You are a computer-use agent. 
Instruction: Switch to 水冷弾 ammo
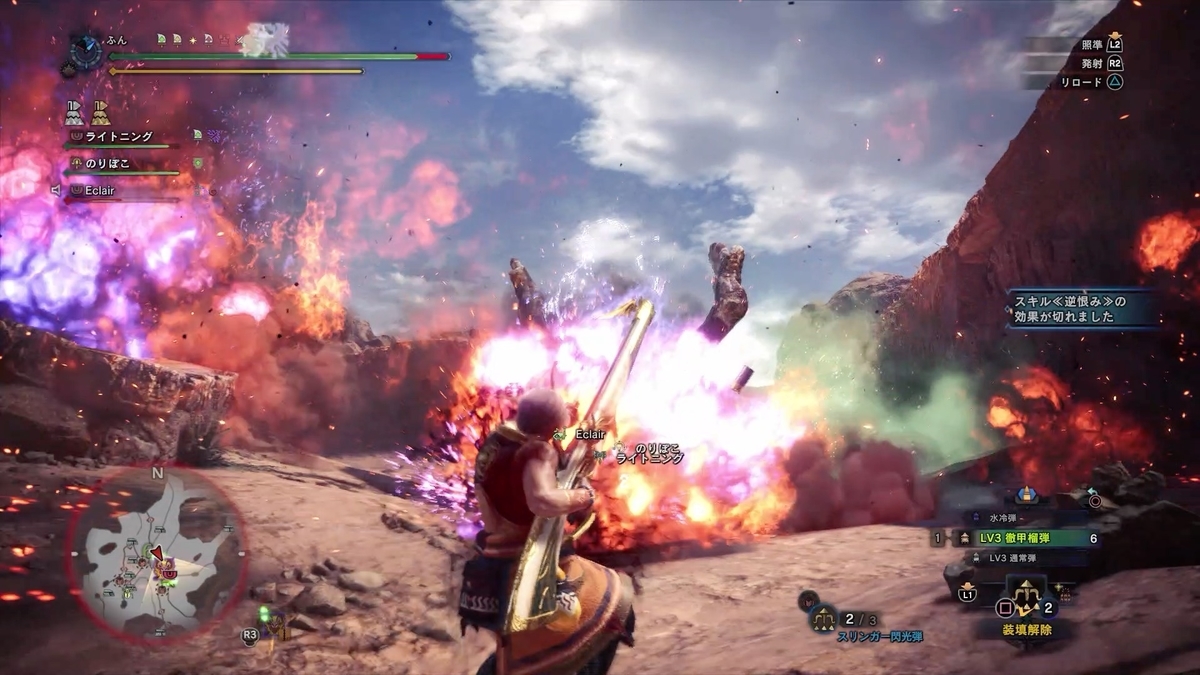click(x=1011, y=518)
